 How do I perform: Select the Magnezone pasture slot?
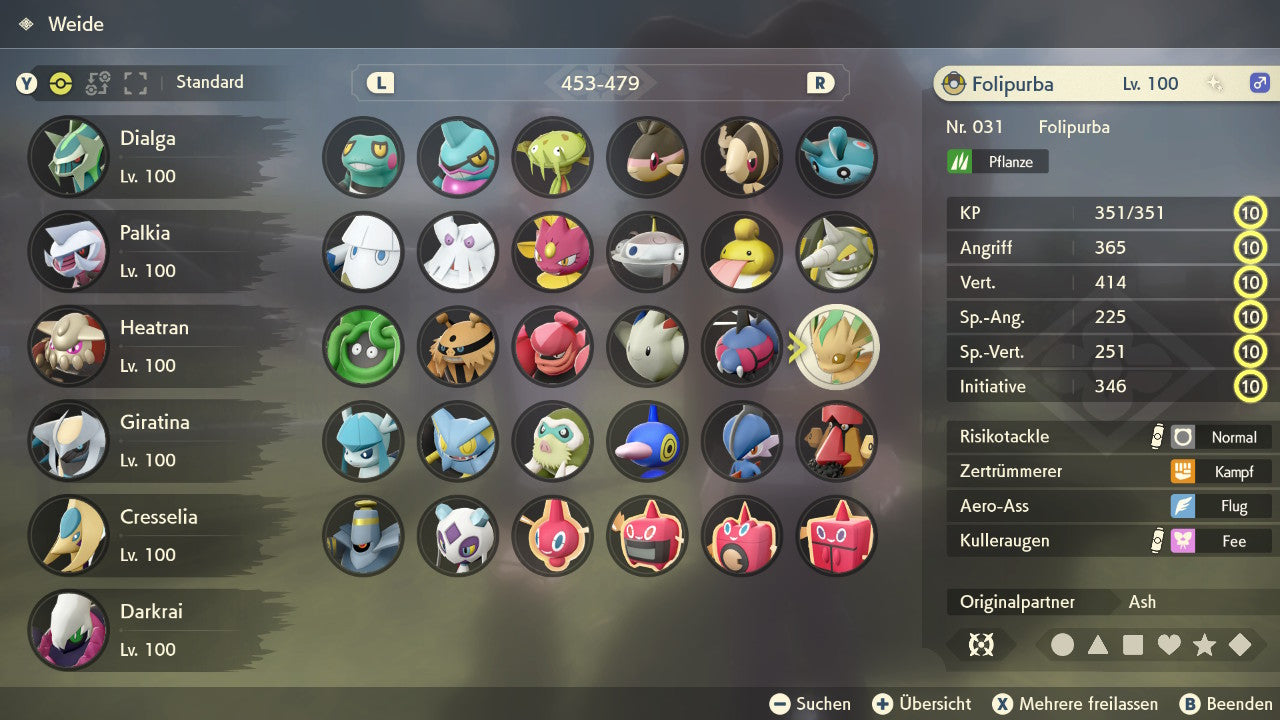tap(647, 251)
